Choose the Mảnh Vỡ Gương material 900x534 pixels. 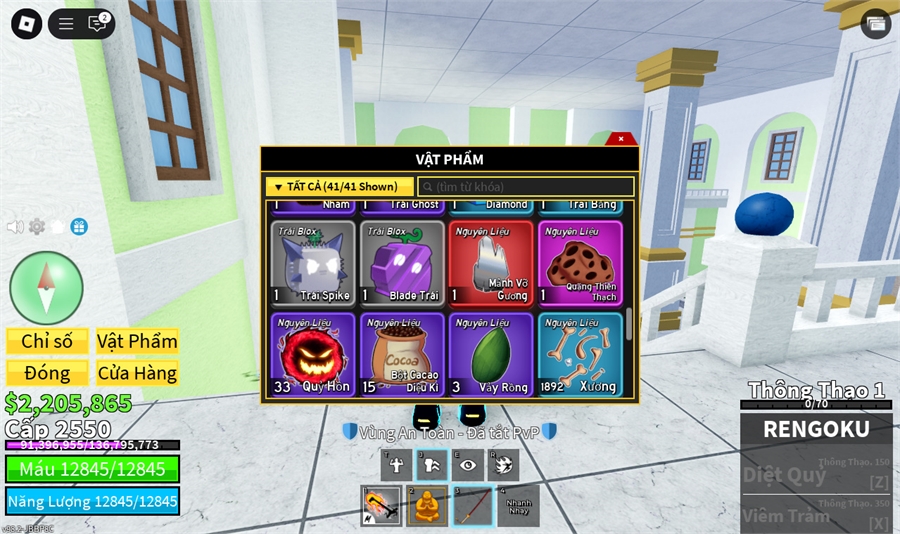[x=488, y=263]
